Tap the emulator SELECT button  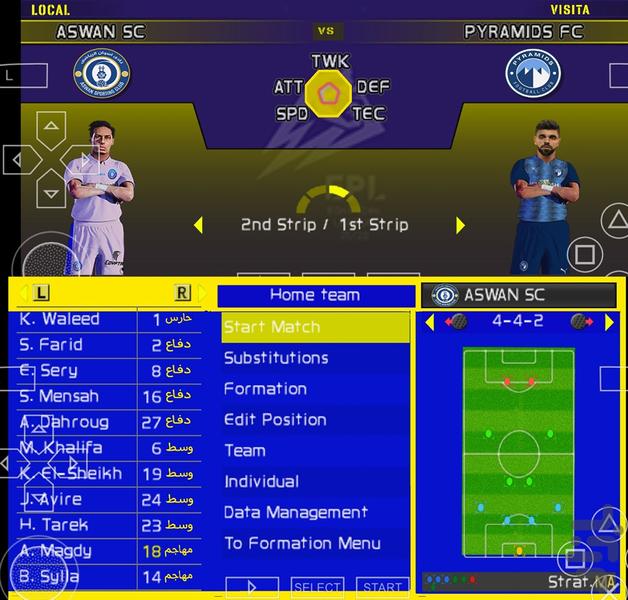coord(316,588)
